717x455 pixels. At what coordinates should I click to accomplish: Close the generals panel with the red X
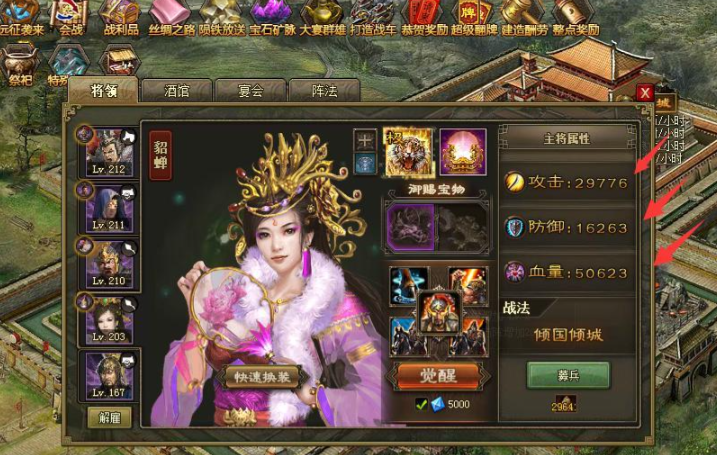pos(644,93)
